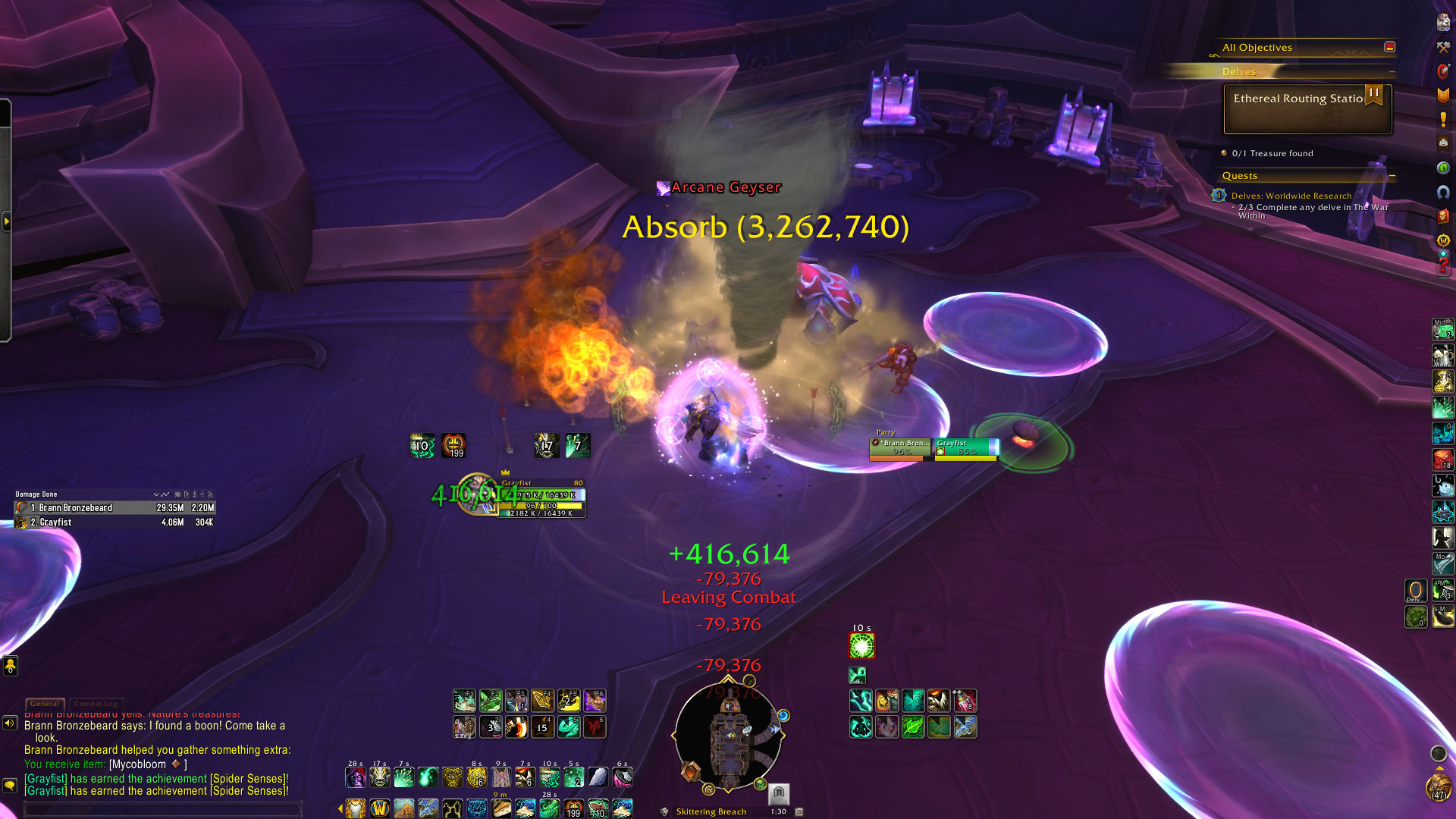Open the chat speech bubble menu
The width and height of the screenshot is (1456, 819).
coord(10,786)
